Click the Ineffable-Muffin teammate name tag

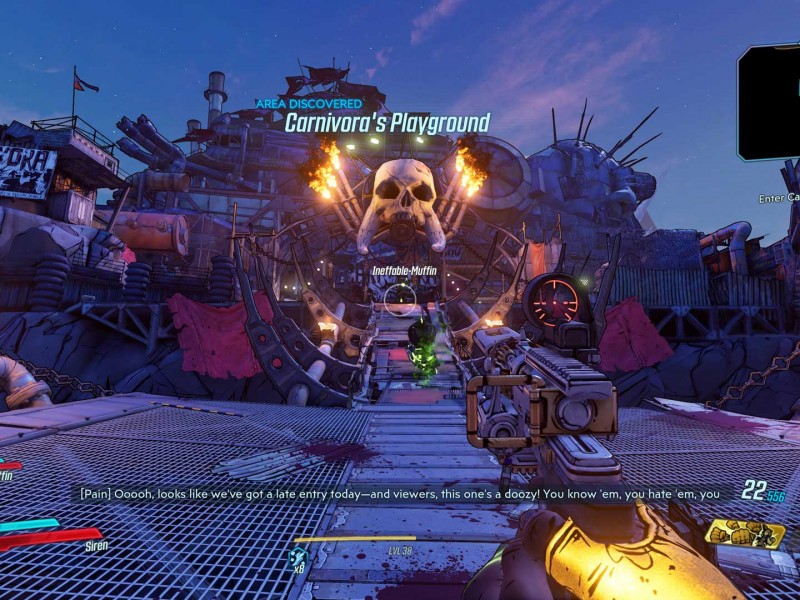tap(400, 271)
